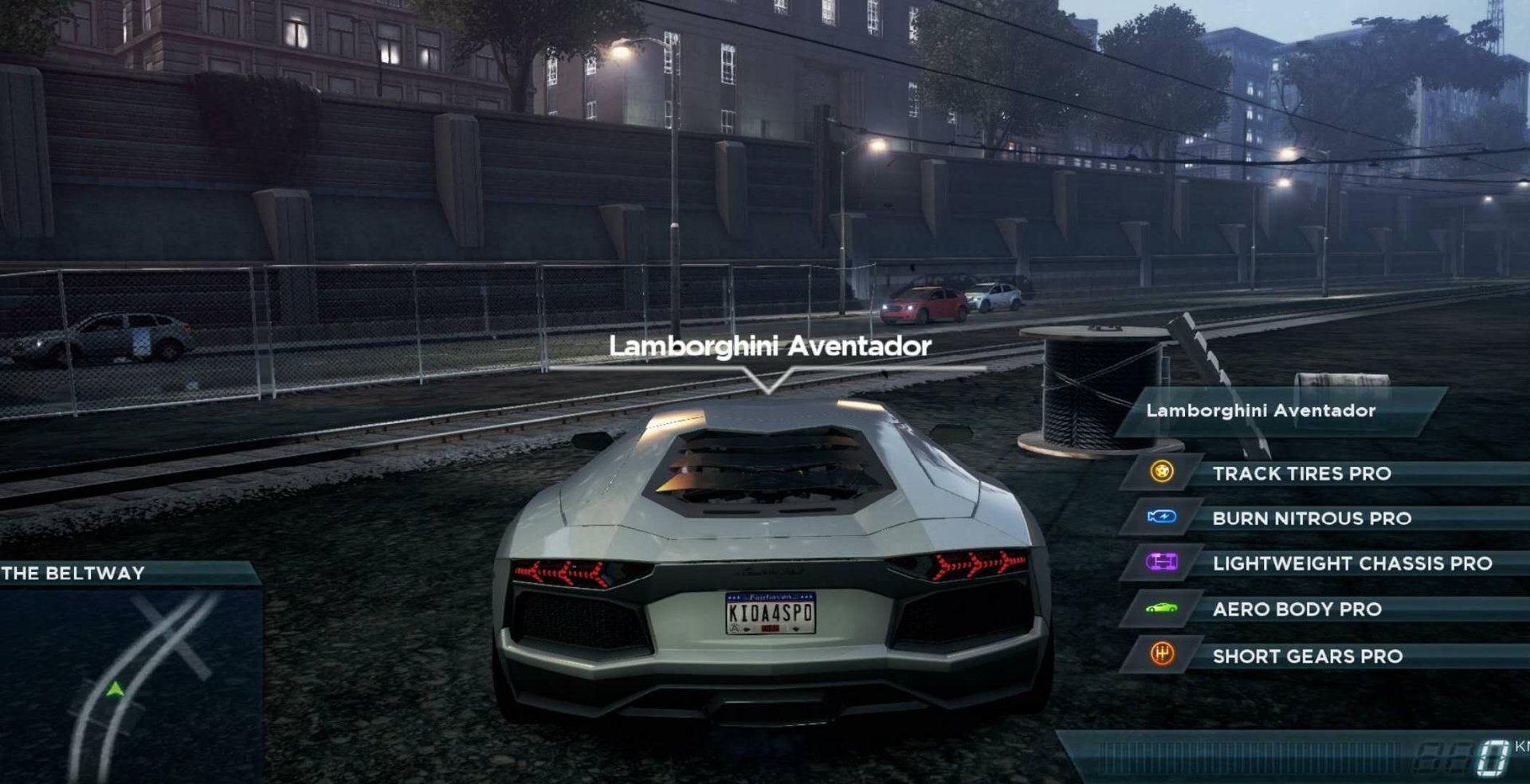This screenshot has height=784, width=1530.
Task: Select Lightweight Chassis Pro mod
Action: click(1351, 564)
